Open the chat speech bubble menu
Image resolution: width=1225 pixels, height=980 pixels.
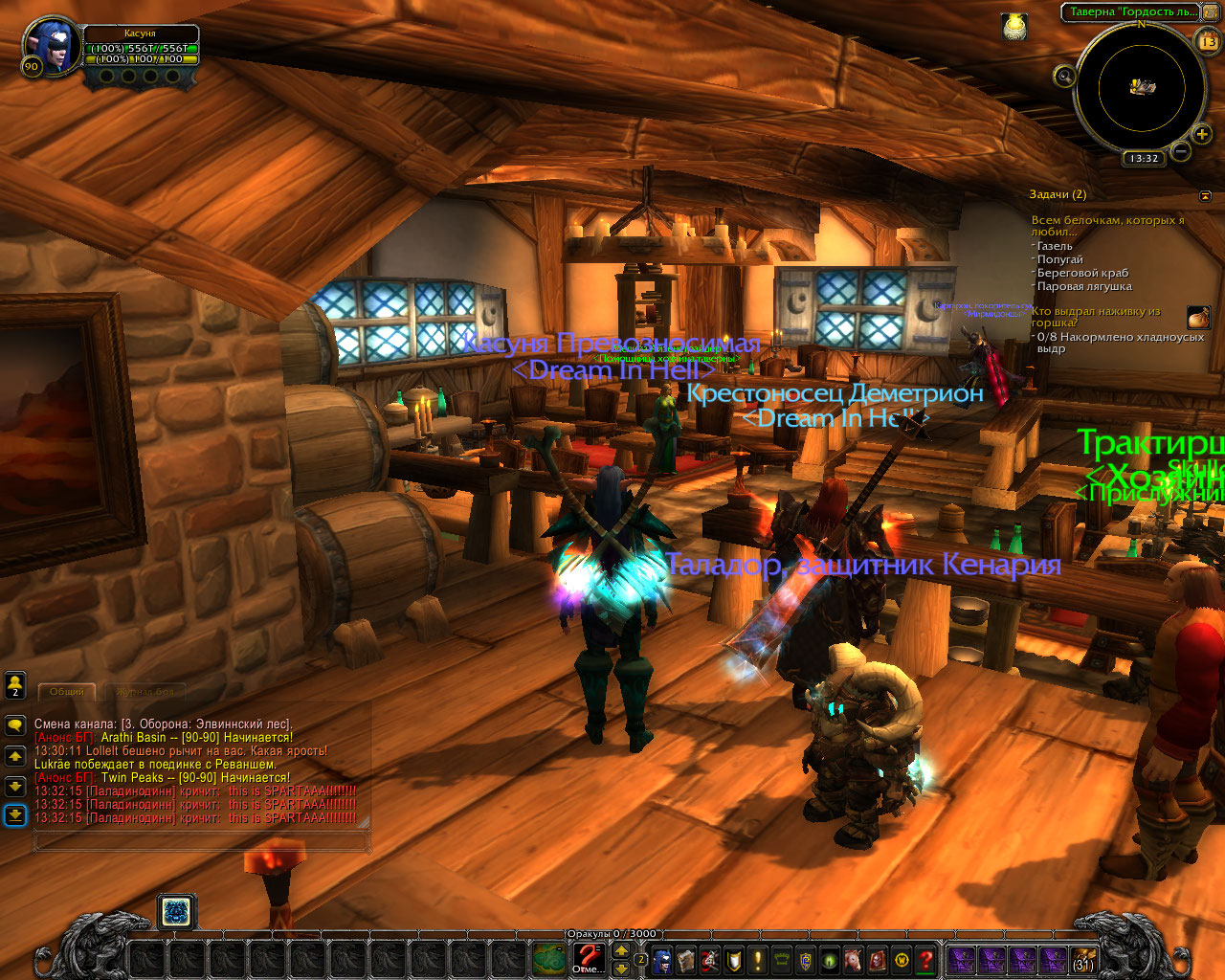coord(15,725)
